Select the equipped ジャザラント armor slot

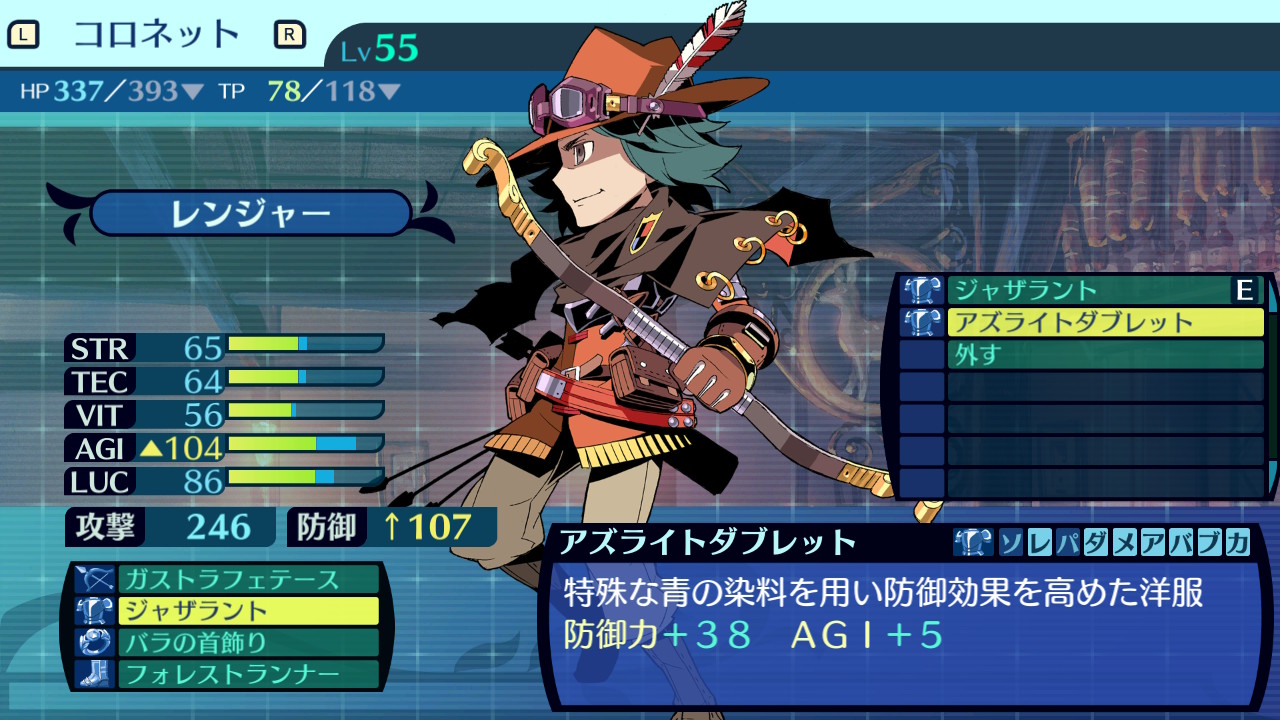pyautogui.click(x=248, y=611)
